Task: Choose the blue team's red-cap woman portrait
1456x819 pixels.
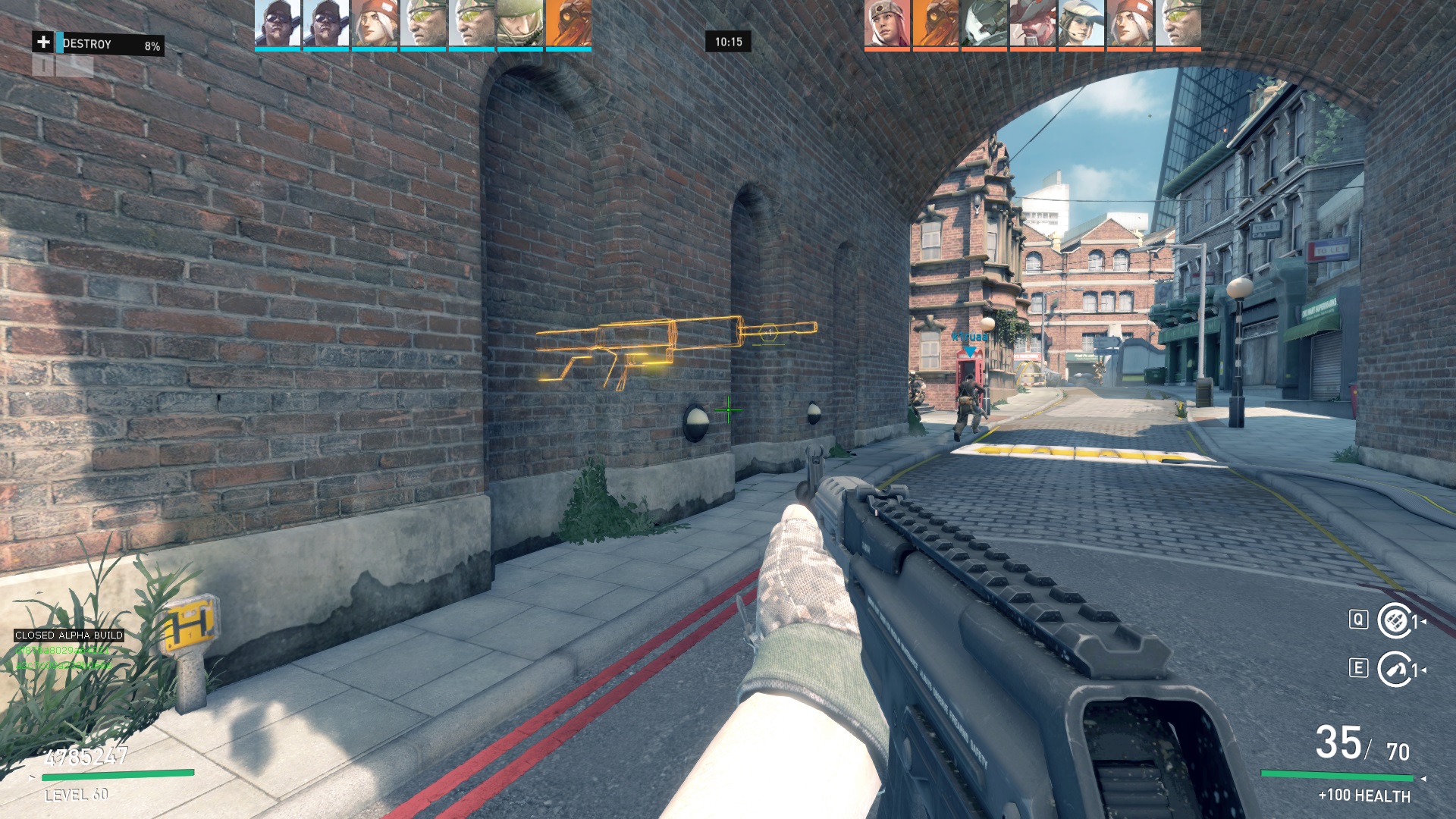Action: pos(375,24)
